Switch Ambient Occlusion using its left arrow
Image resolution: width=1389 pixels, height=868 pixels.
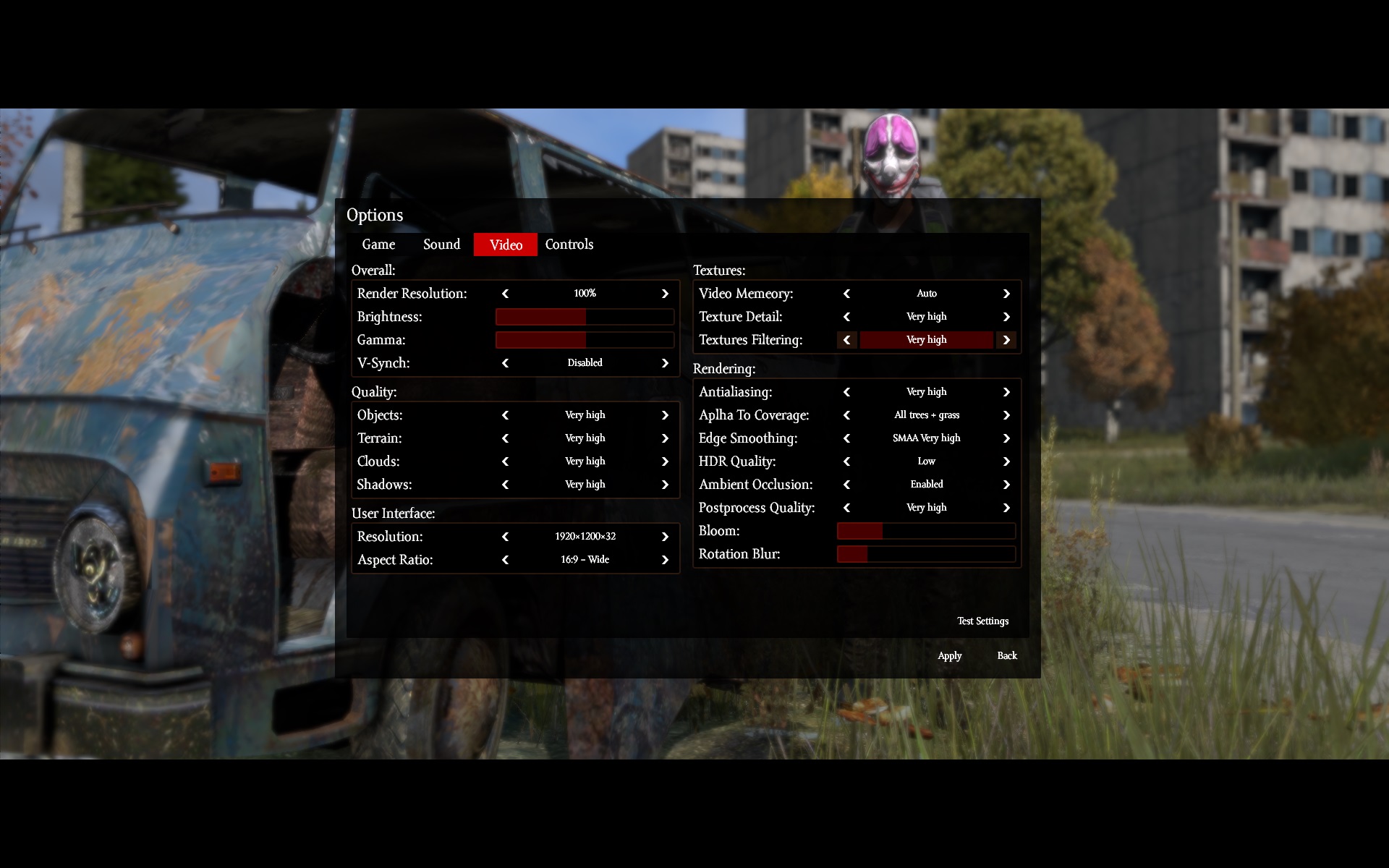[847, 485]
